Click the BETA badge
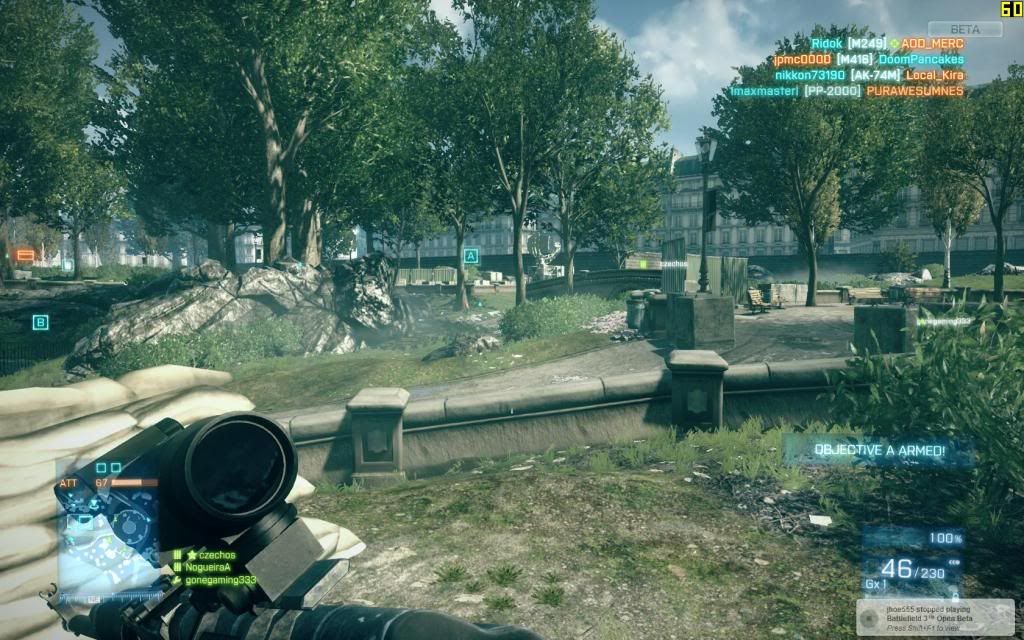 pyautogui.click(x=964, y=29)
